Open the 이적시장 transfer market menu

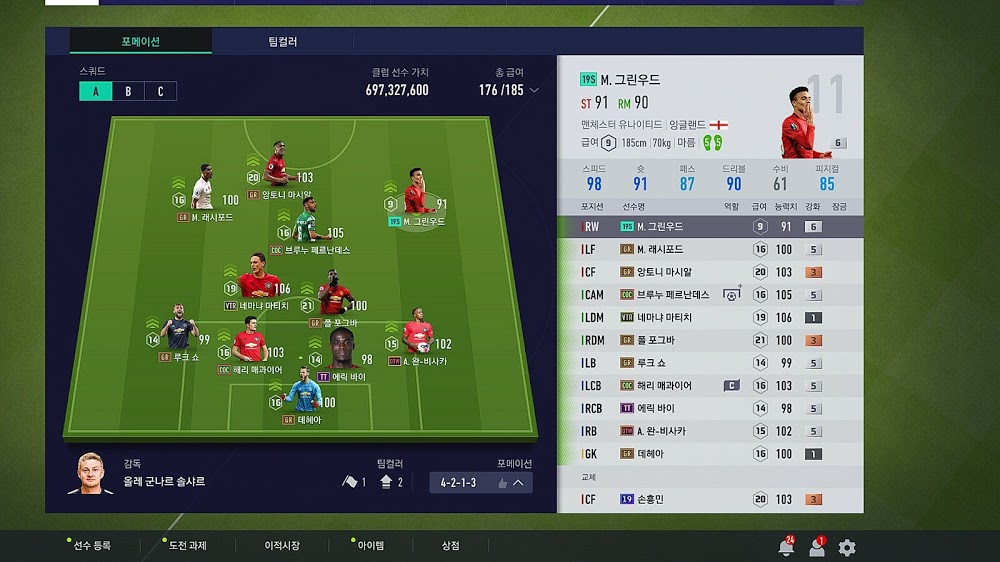tap(281, 546)
